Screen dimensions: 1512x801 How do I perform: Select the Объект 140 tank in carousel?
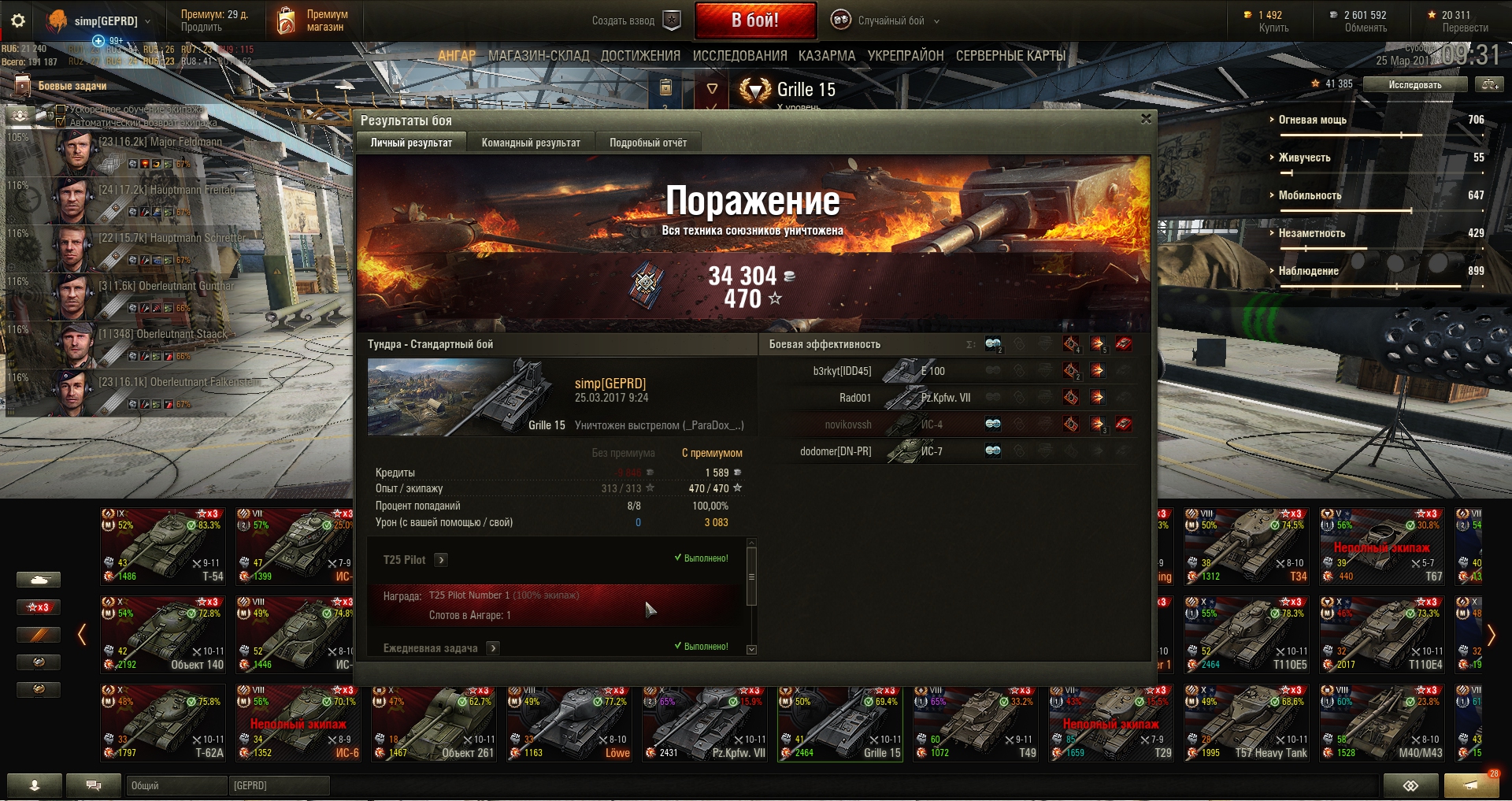click(x=164, y=634)
